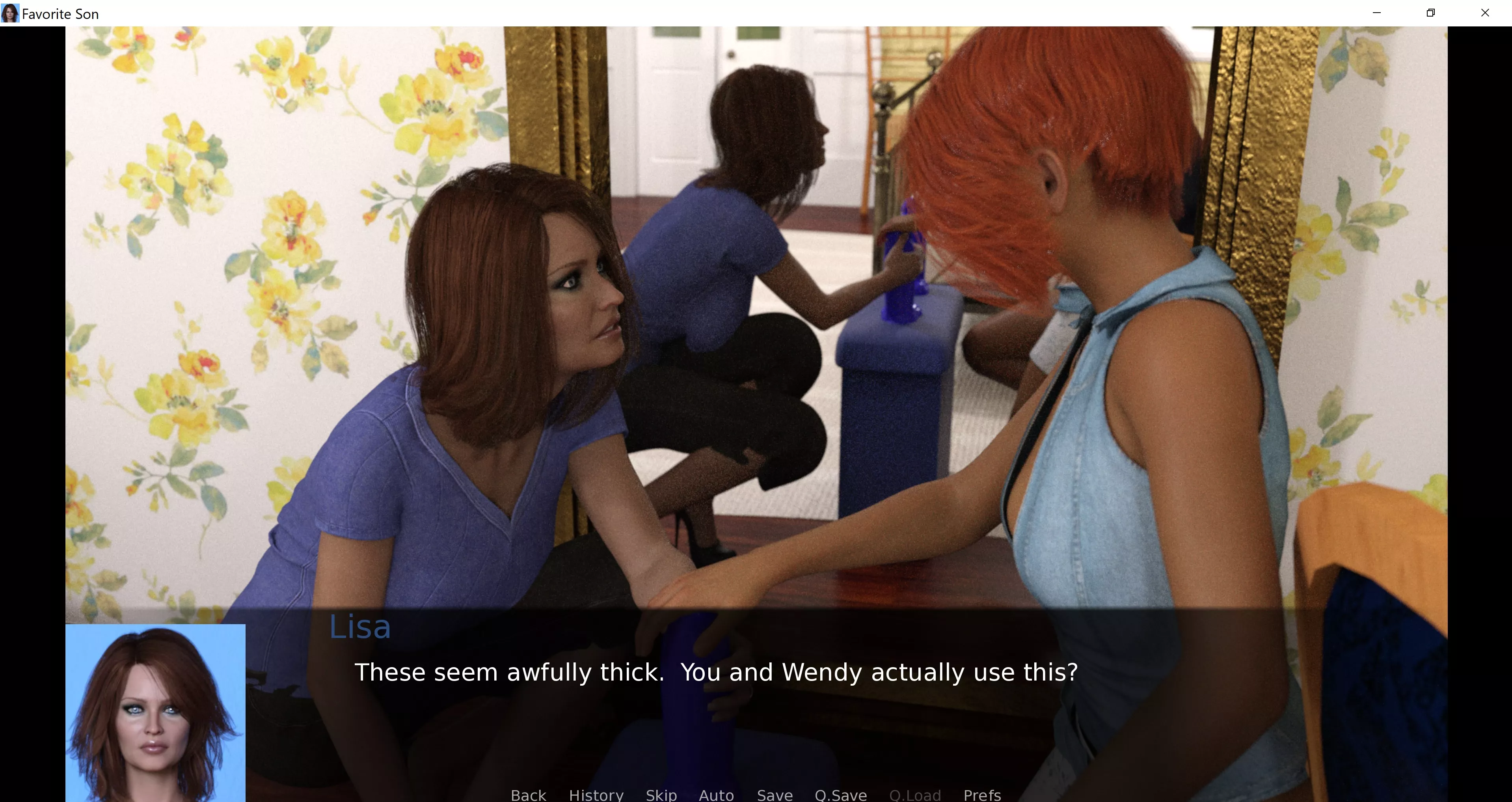Open Prefs settings

tap(982, 795)
